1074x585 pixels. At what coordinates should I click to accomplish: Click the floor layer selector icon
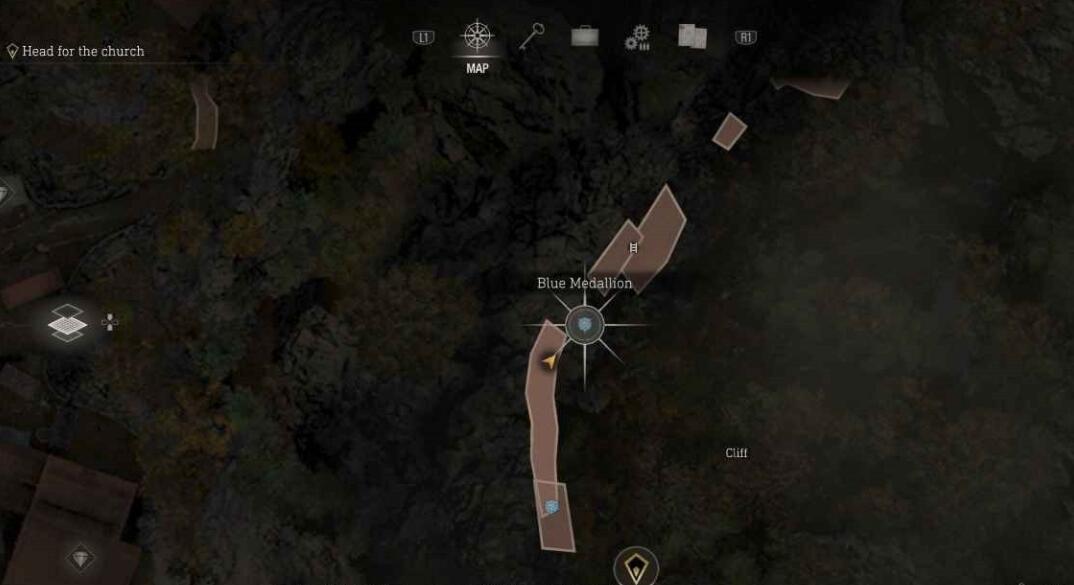(67, 322)
